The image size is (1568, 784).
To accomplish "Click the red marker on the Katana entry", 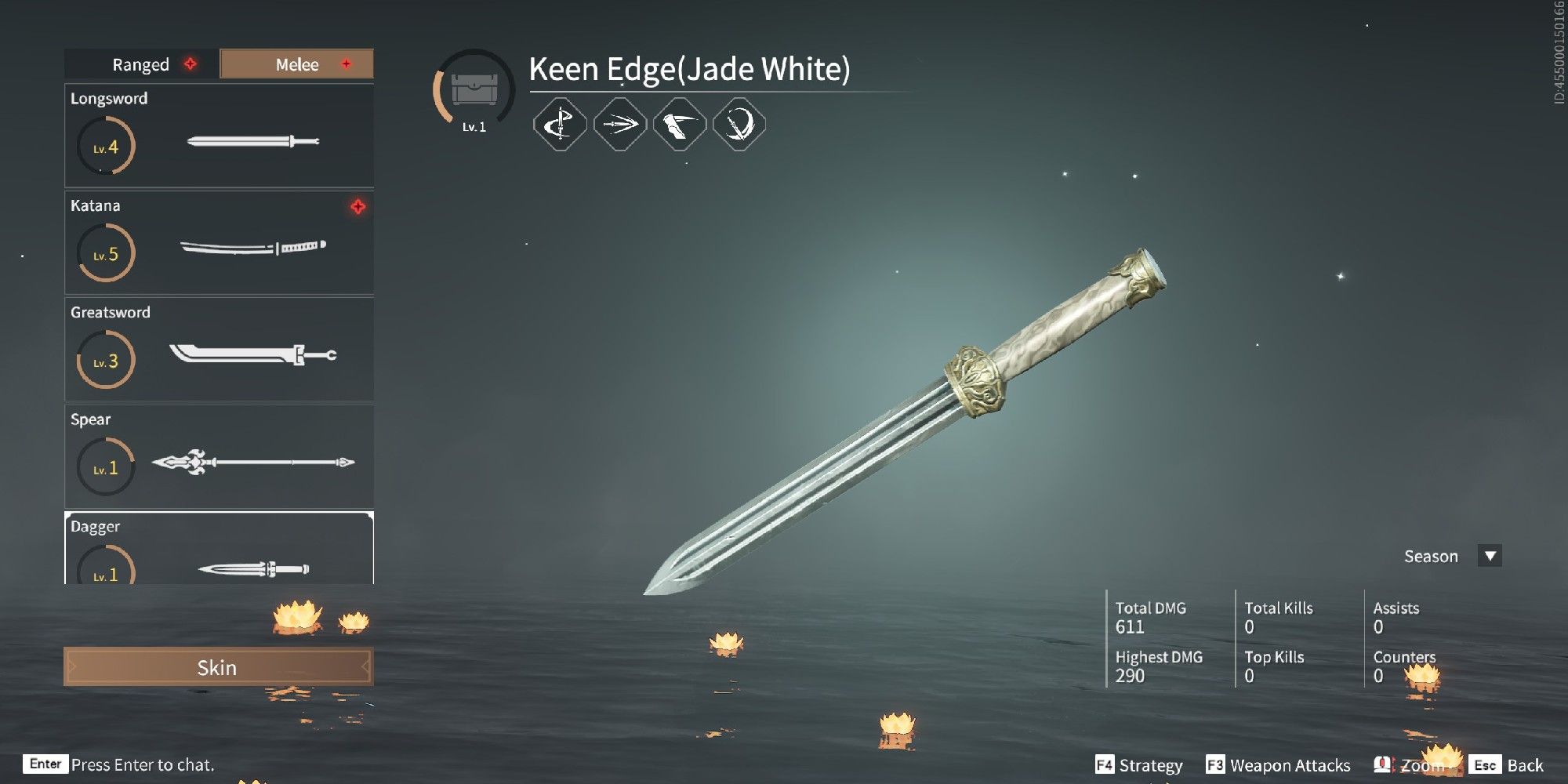I will tap(358, 207).
